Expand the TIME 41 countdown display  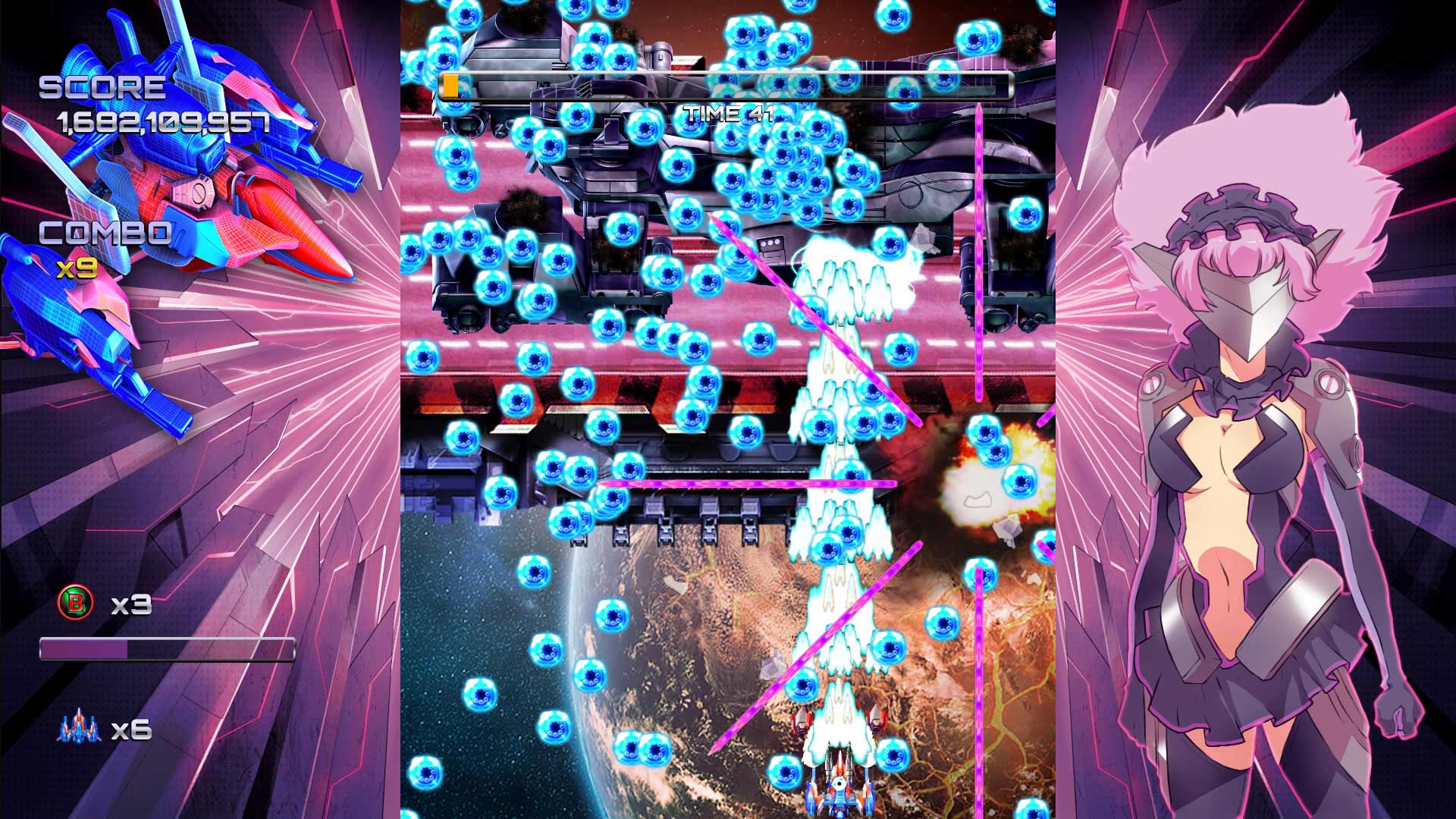[x=727, y=115]
